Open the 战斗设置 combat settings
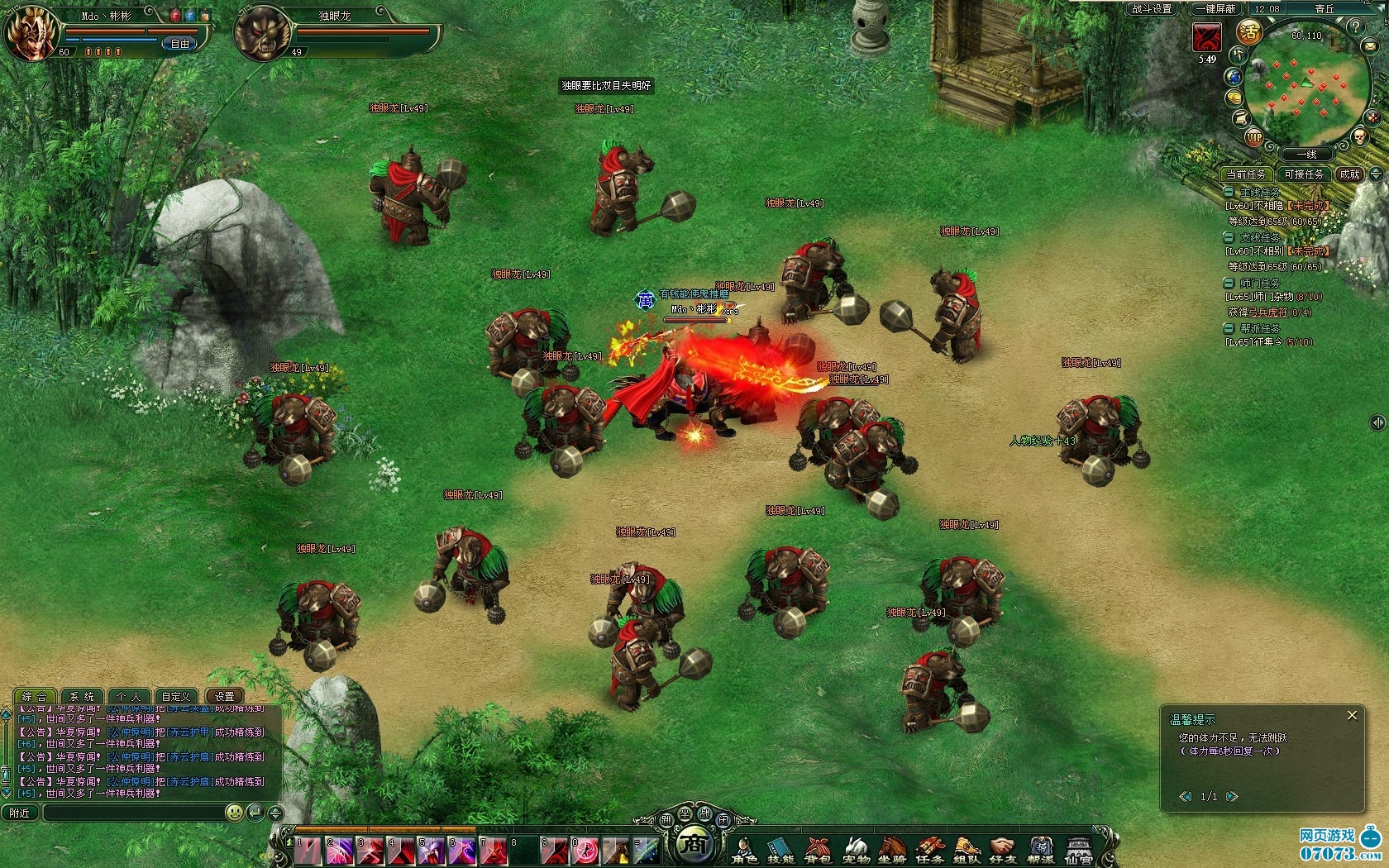Image resolution: width=1389 pixels, height=868 pixels. click(1152, 9)
